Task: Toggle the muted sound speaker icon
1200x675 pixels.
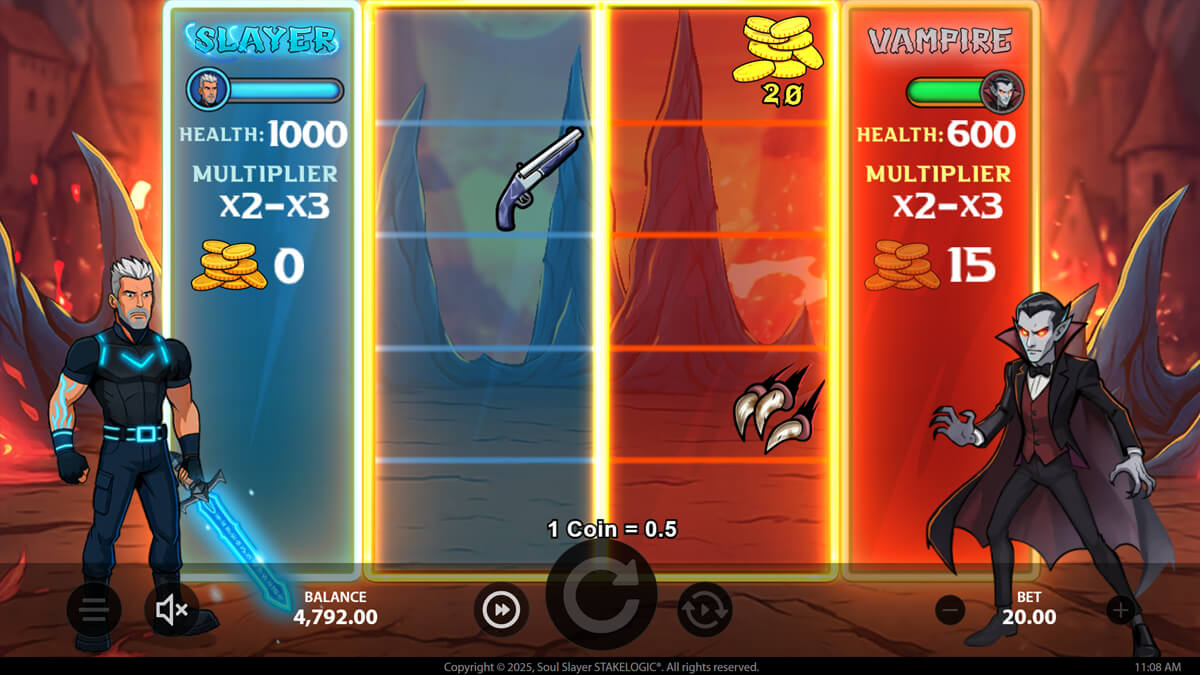Action: click(172, 609)
